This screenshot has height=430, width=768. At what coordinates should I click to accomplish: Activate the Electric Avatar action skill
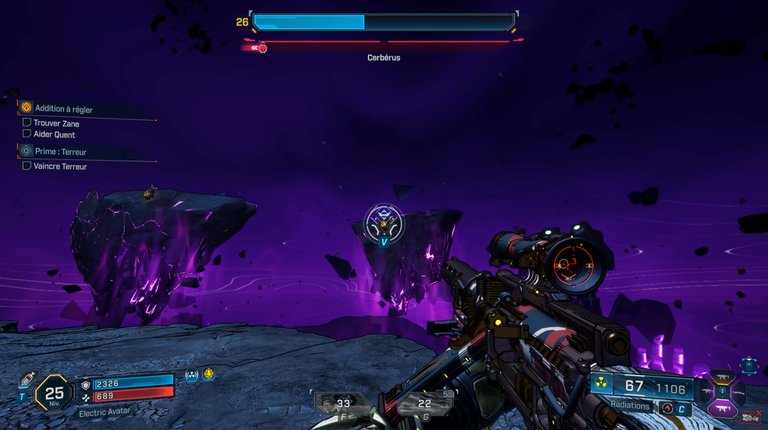(x=106, y=412)
